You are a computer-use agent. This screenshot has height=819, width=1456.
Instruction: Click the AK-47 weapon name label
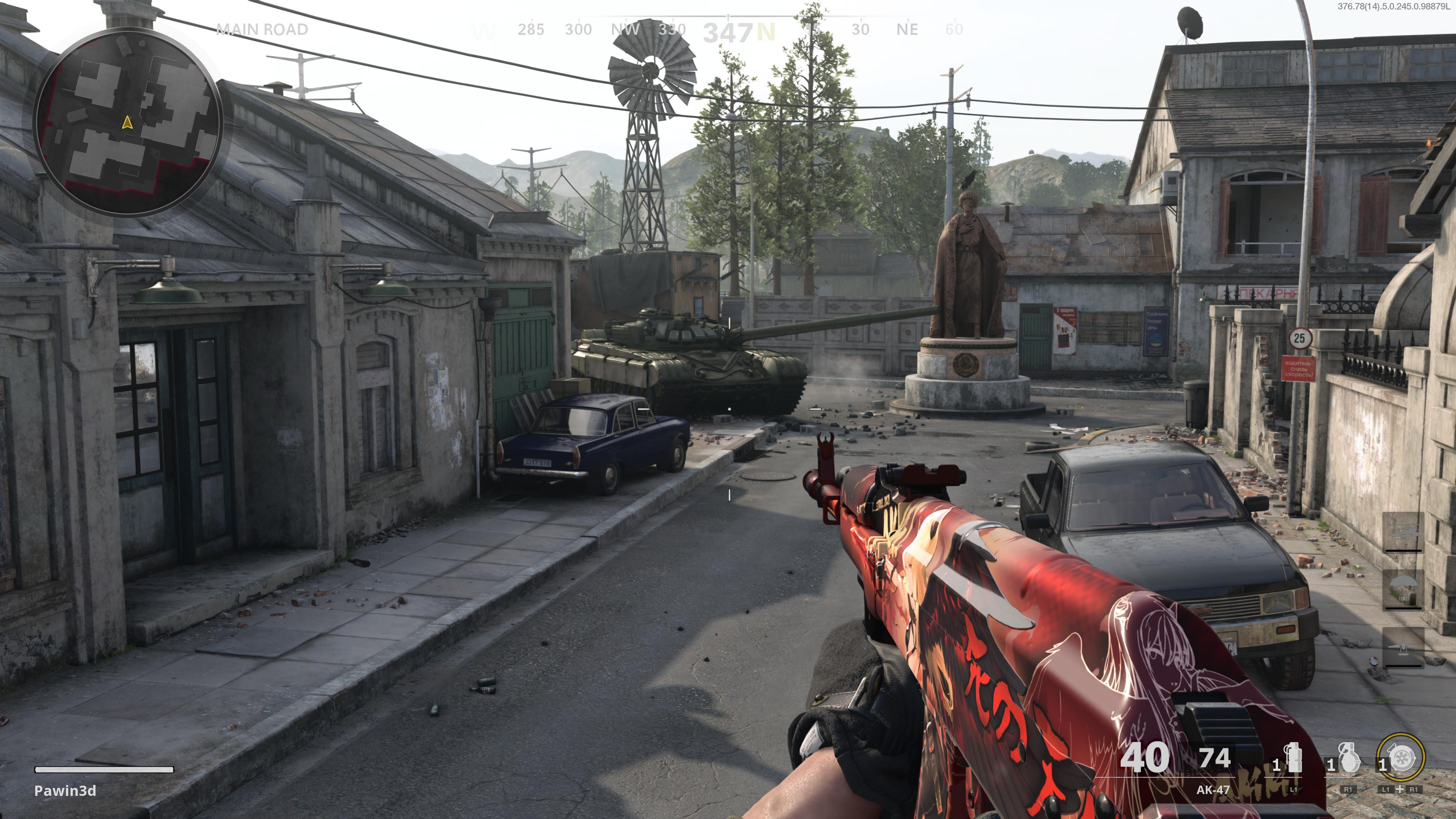click(x=1213, y=789)
